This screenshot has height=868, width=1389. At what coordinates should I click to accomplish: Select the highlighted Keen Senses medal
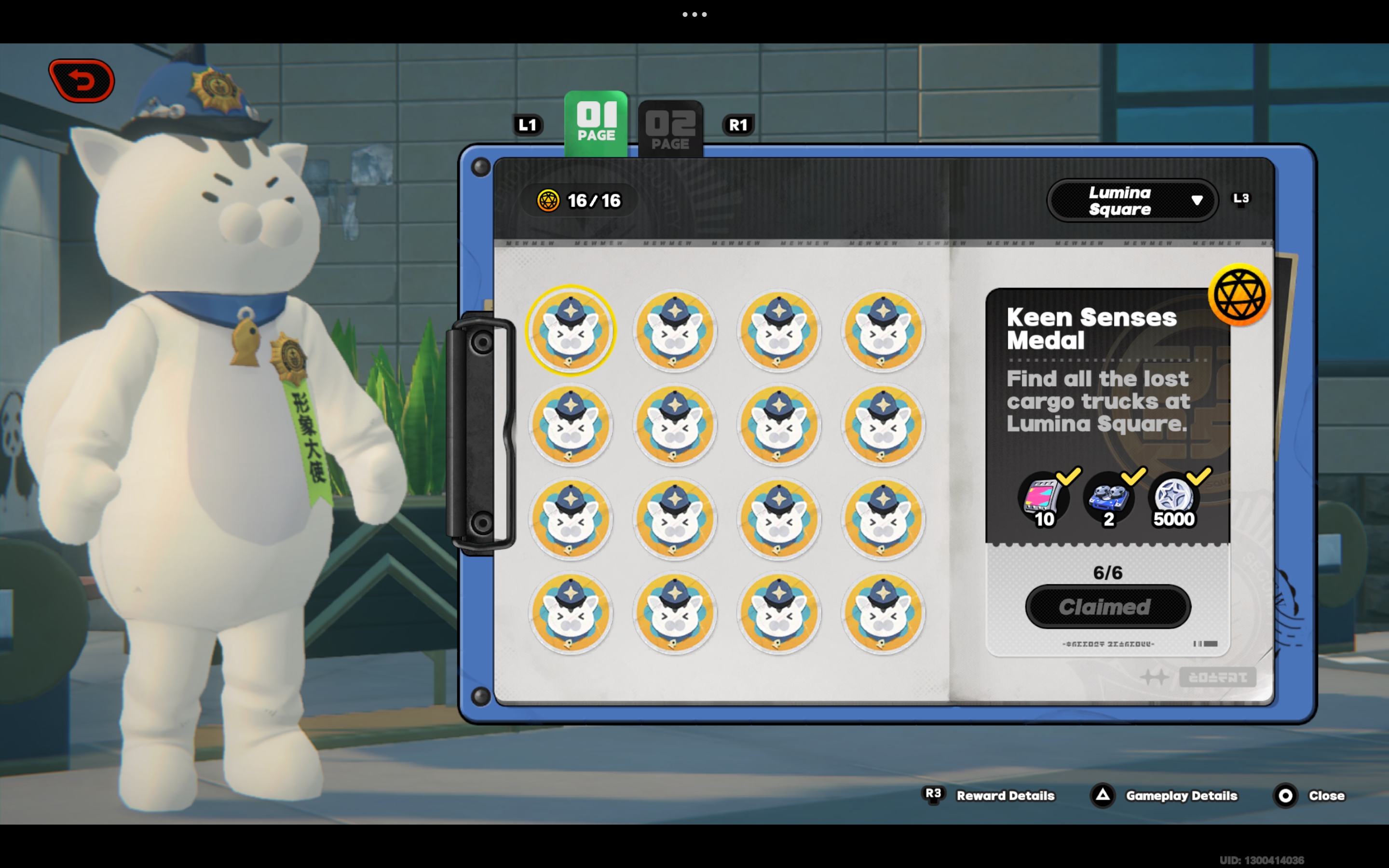(x=571, y=330)
